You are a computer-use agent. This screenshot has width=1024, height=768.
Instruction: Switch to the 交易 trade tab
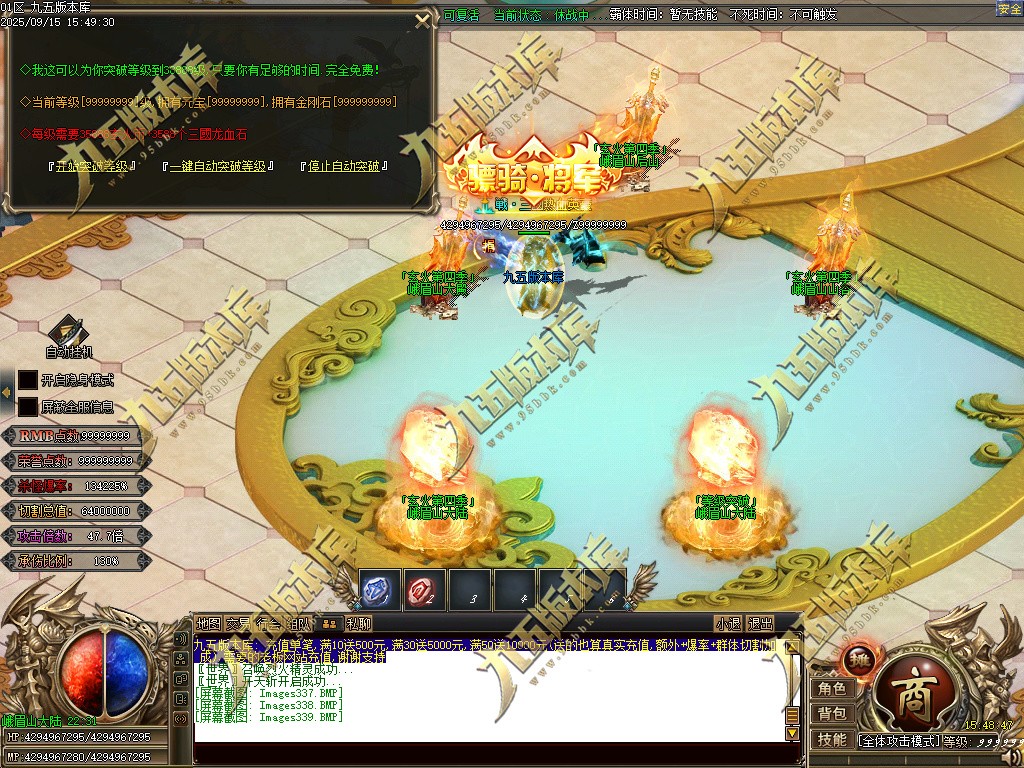238,624
